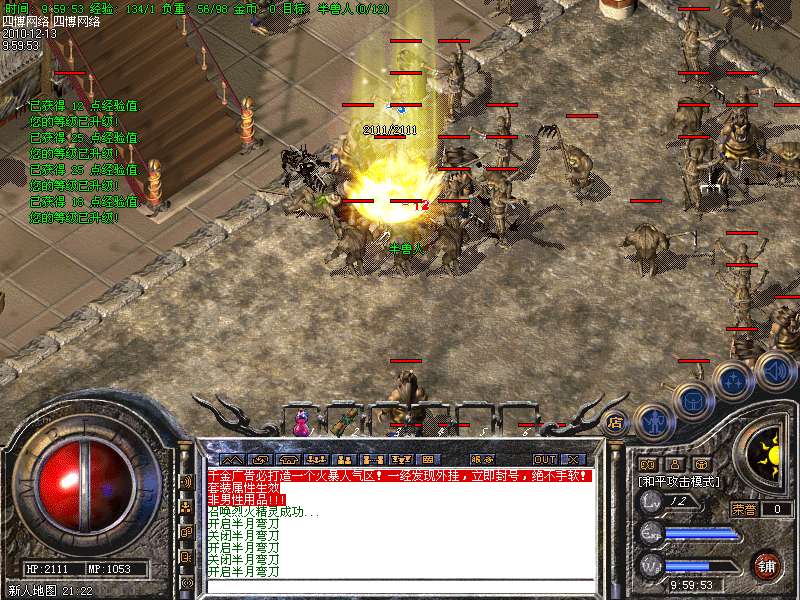Close the game with the X button

point(572,460)
